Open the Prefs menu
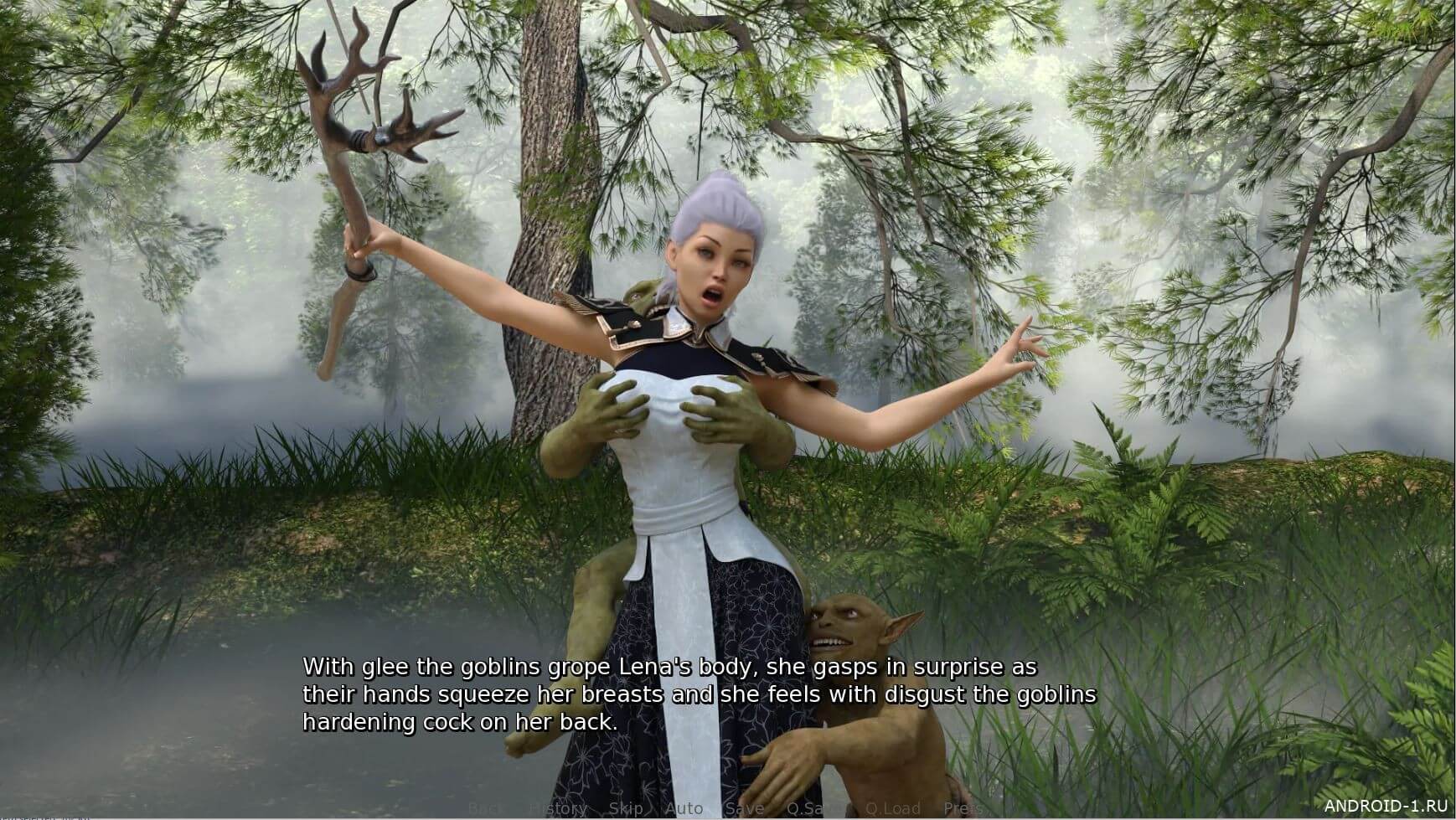 point(963,808)
